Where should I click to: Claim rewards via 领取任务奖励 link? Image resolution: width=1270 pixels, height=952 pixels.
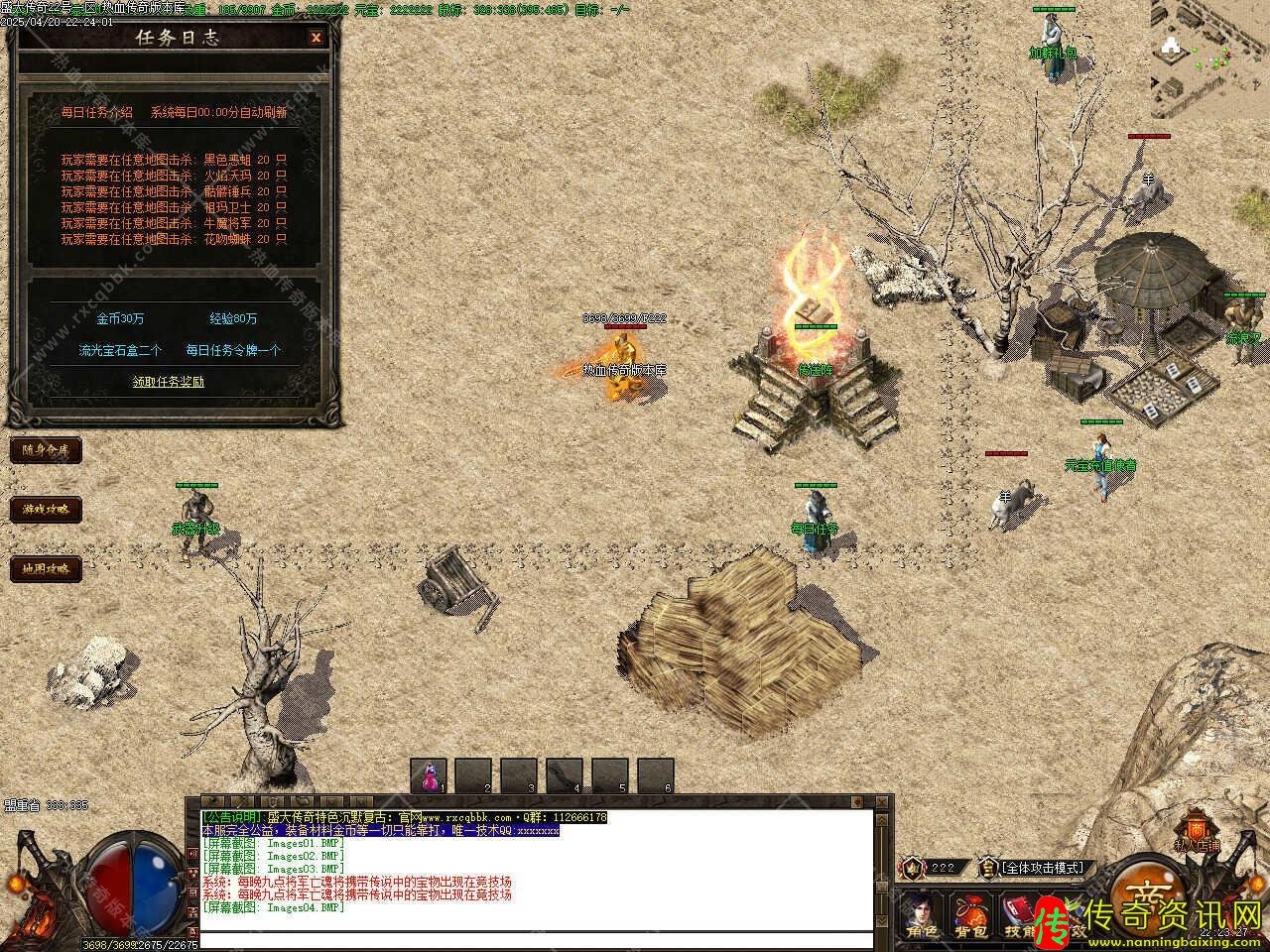coord(169,382)
